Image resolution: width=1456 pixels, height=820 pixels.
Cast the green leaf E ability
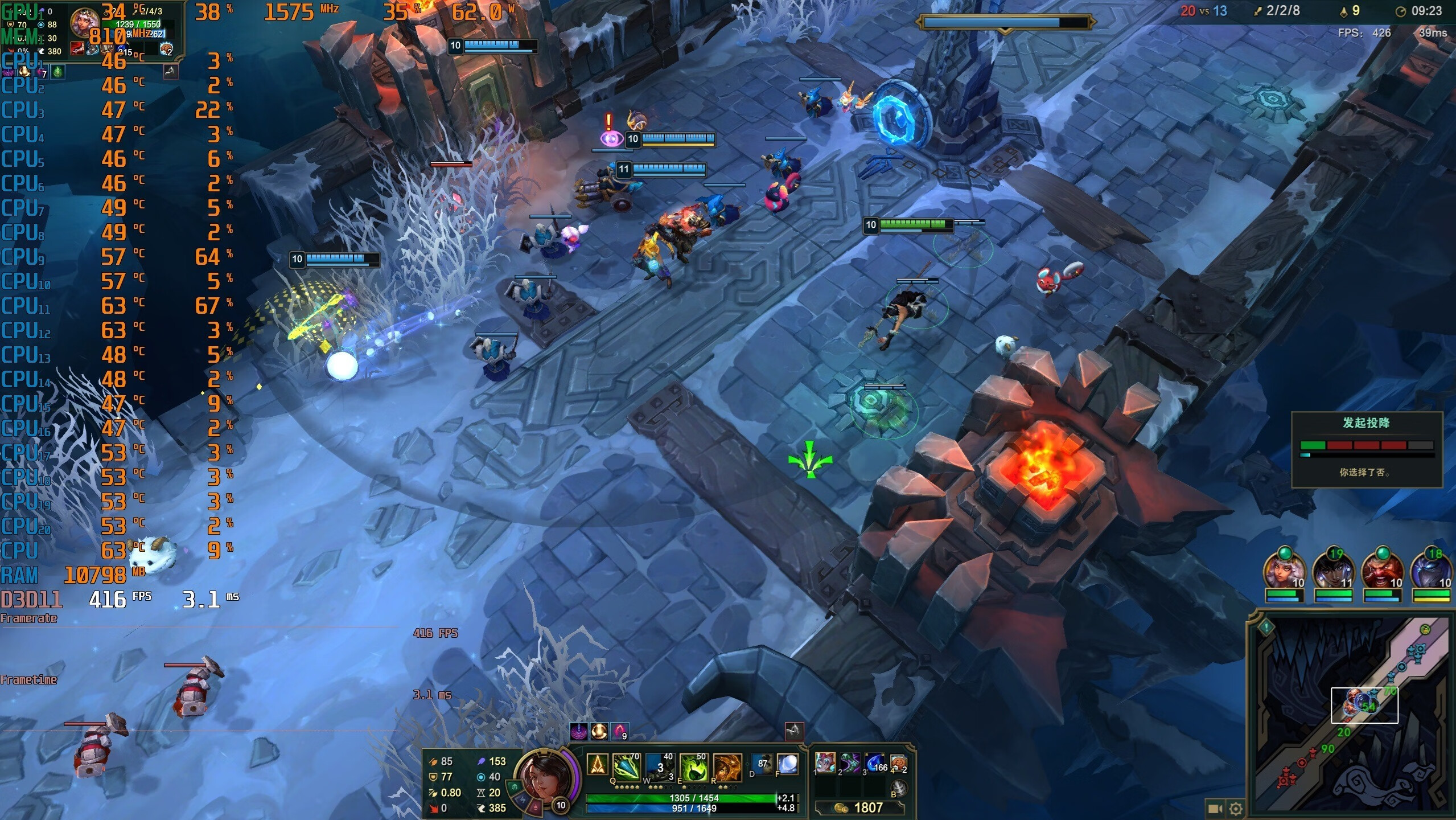pyautogui.click(x=693, y=767)
